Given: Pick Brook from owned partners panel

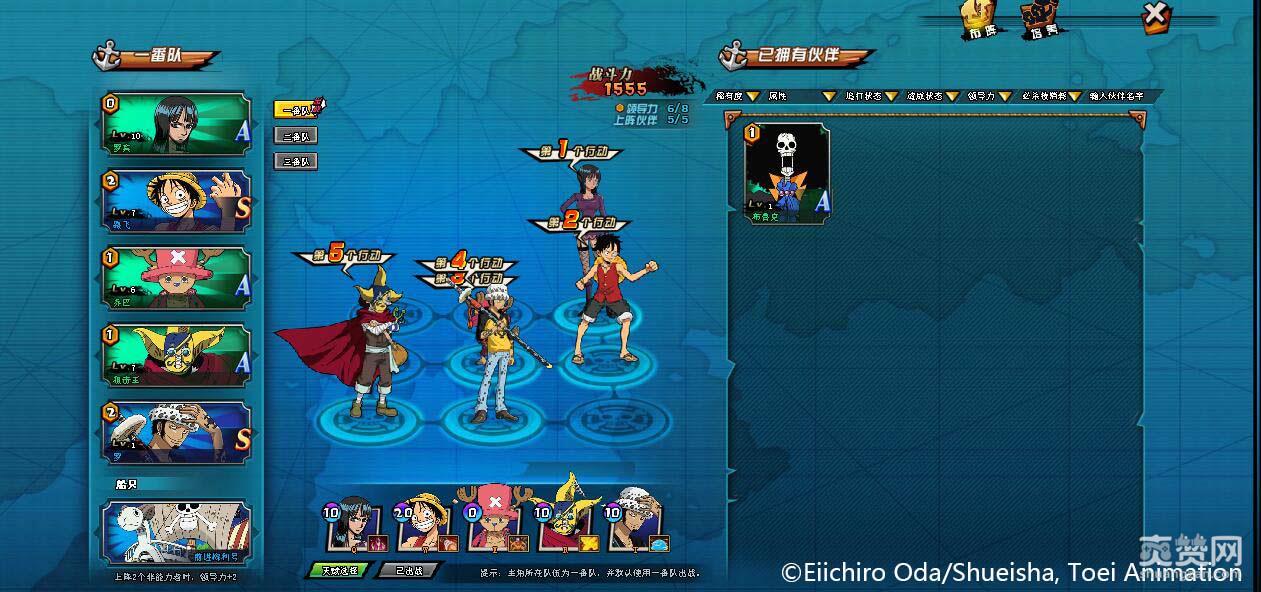Looking at the screenshot, I should click(x=787, y=172).
